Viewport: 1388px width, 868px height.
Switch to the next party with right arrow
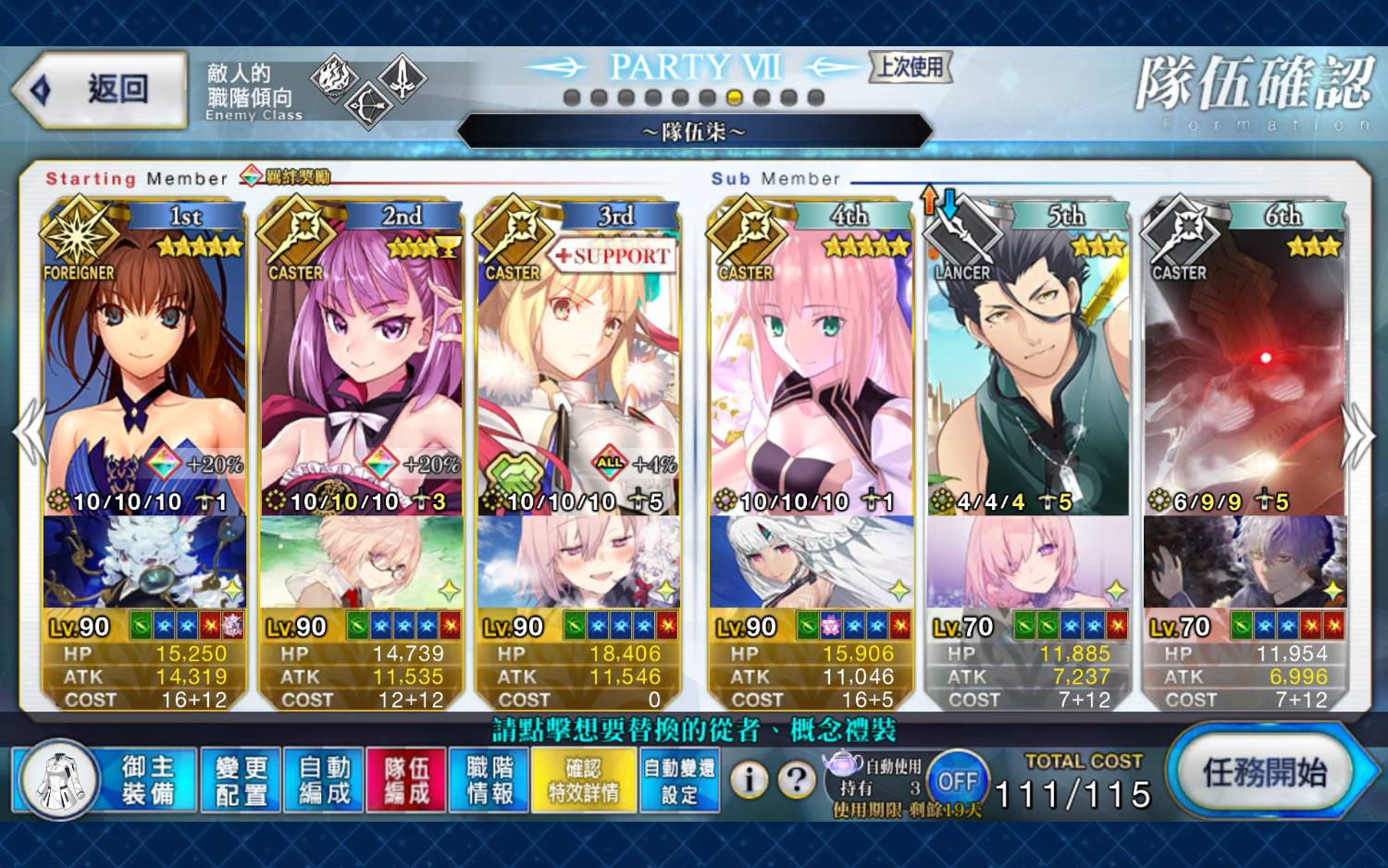(1357, 433)
